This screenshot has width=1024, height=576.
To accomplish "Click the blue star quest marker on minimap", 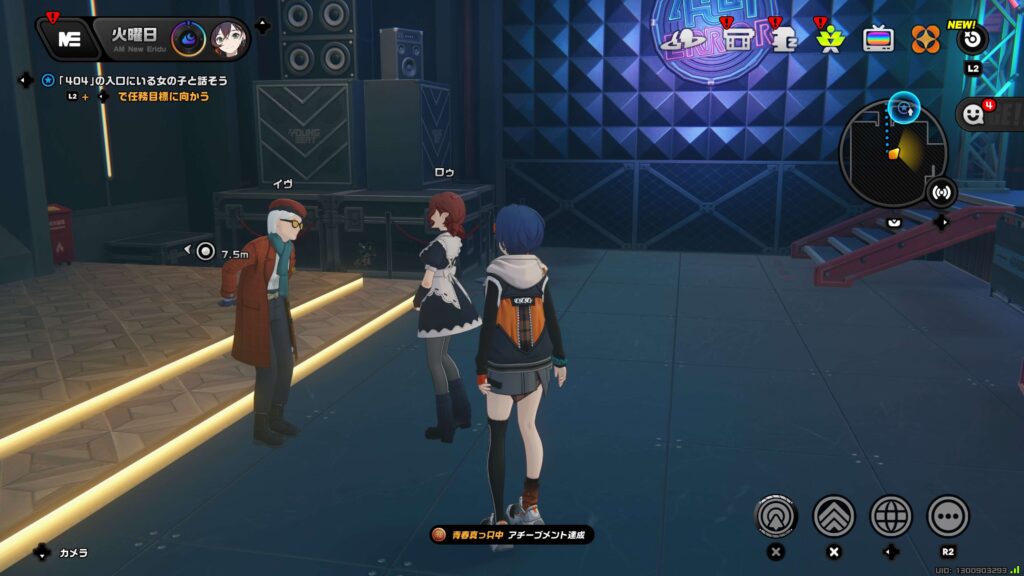I will [x=903, y=105].
